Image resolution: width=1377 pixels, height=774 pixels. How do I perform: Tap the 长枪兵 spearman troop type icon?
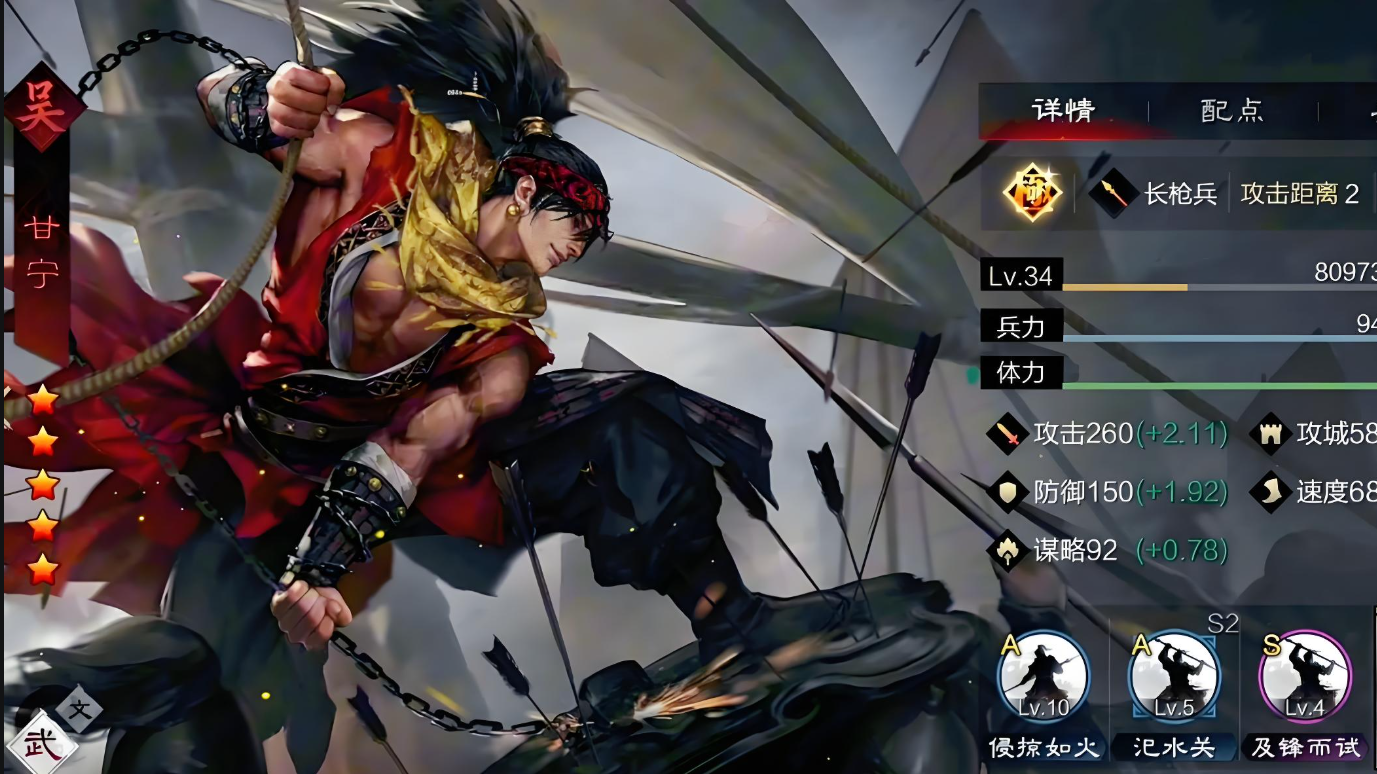pyautogui.click(x=1113, y=193)
